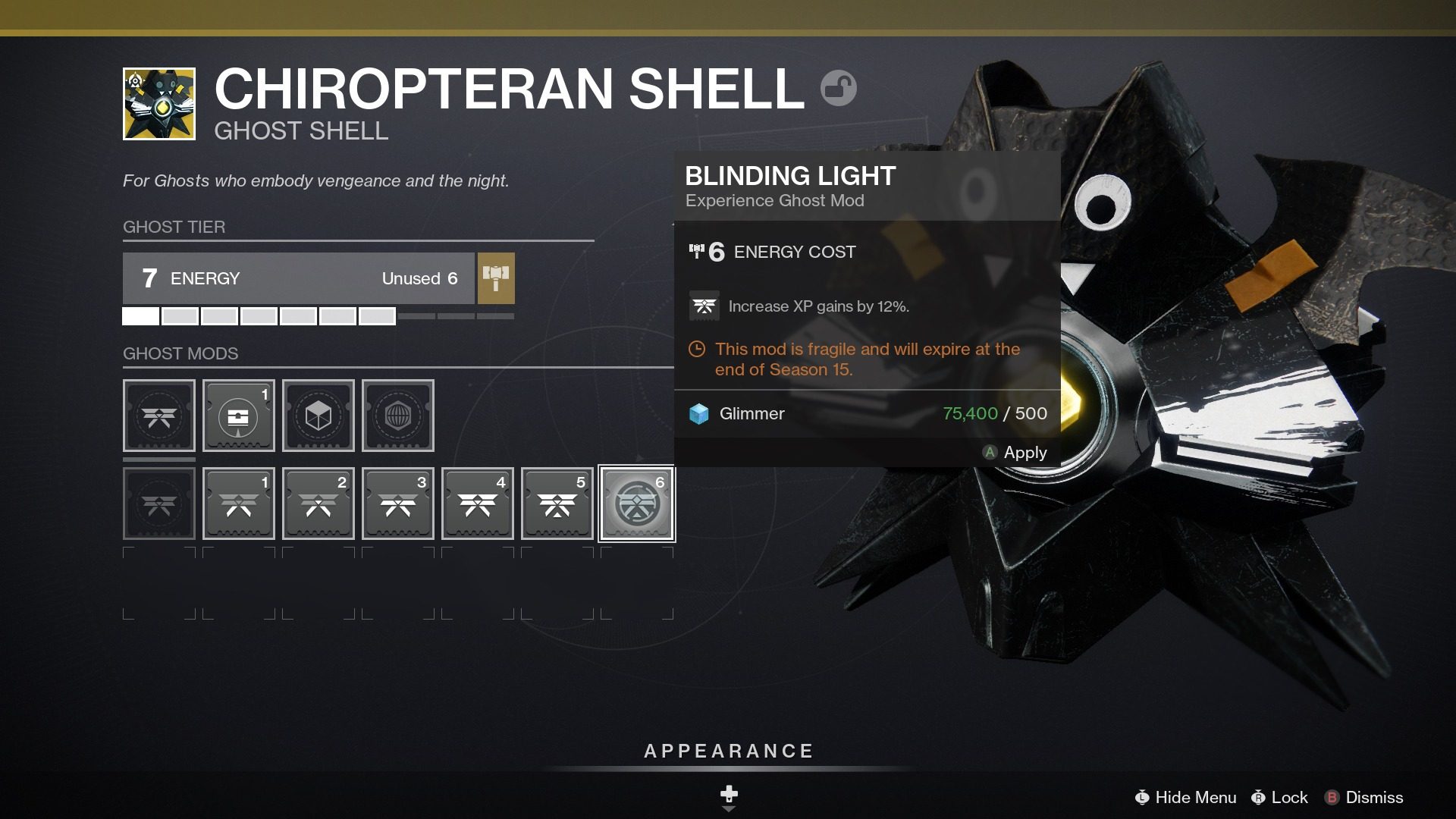Switch to the Appearance tab
The image size is (1456, 819).
click(728, 752)
